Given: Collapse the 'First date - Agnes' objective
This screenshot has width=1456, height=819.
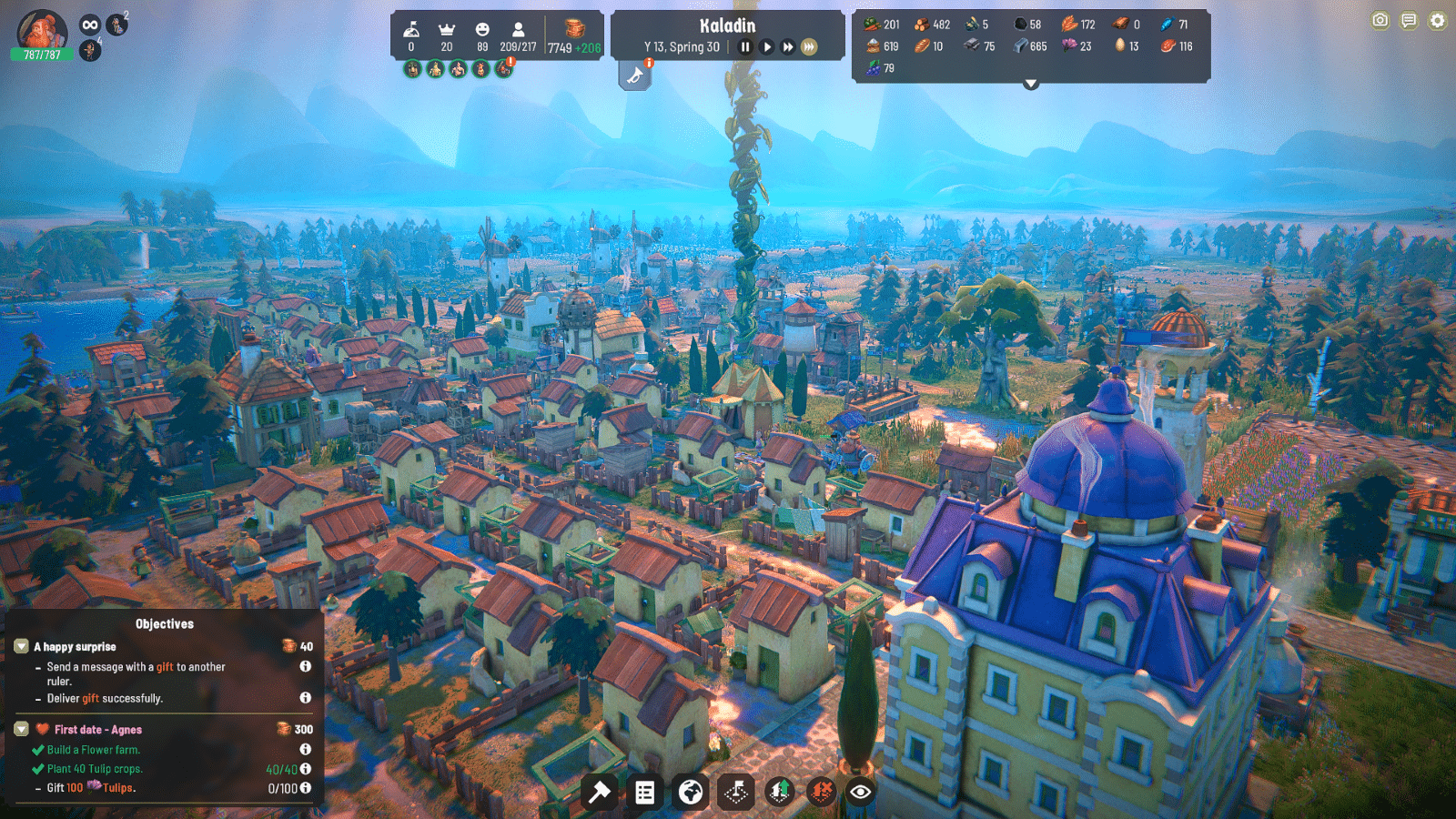Looking at the screenshot, I should (20, 728).
